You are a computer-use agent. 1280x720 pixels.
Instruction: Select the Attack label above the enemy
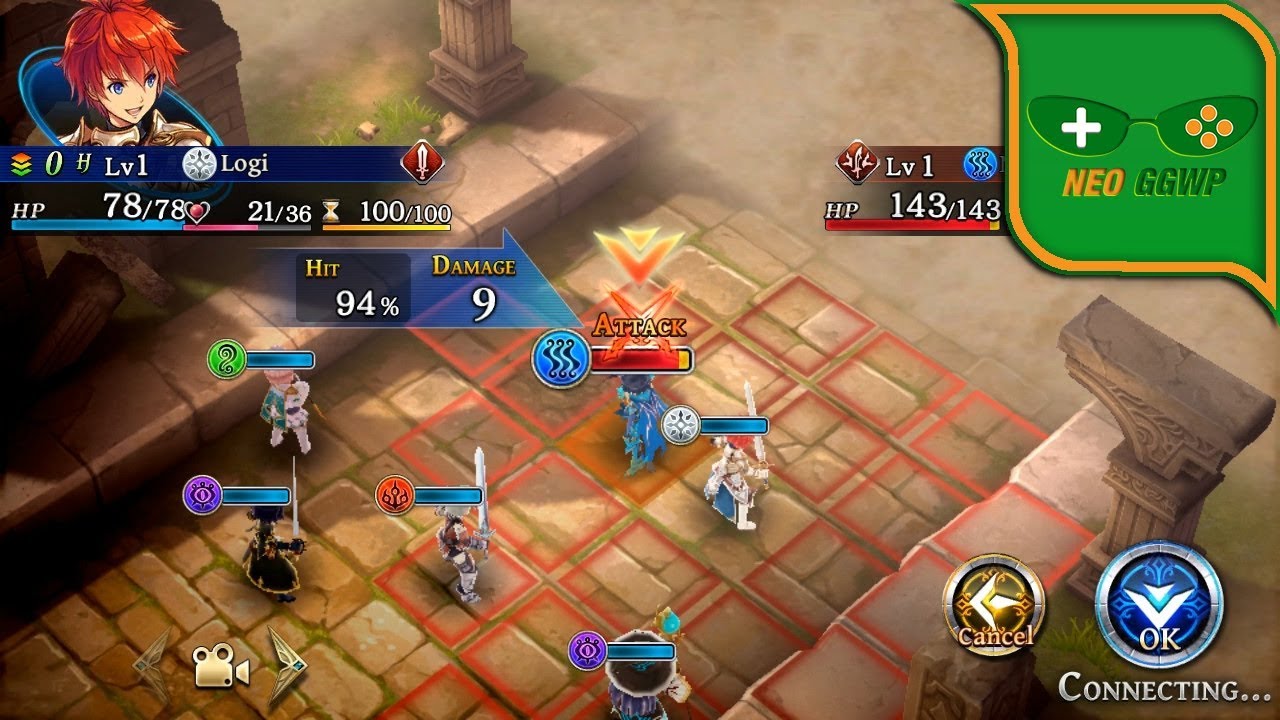(x=639, y=325)
